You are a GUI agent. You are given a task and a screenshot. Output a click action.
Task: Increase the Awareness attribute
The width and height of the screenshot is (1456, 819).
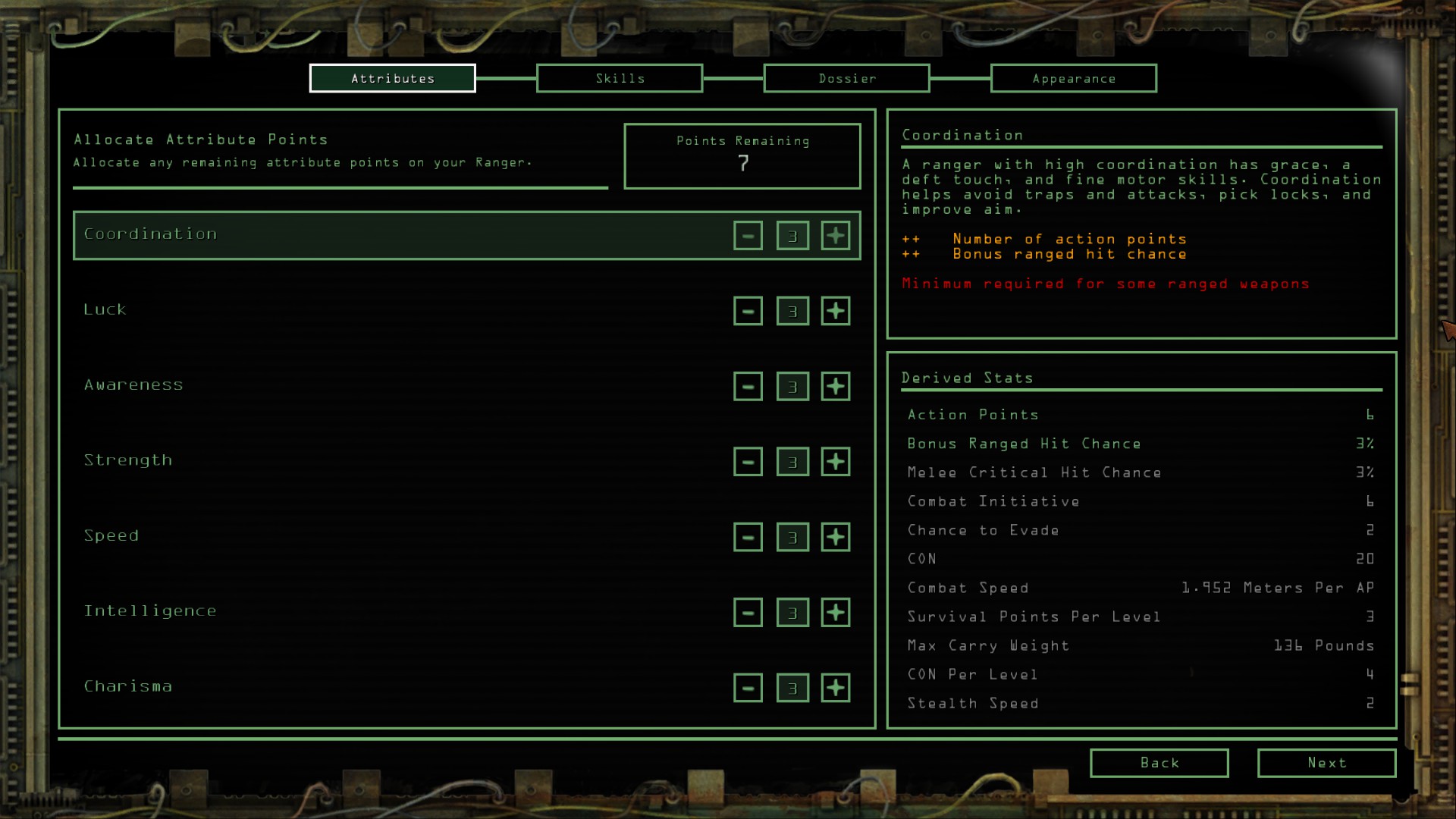point(835,386)
